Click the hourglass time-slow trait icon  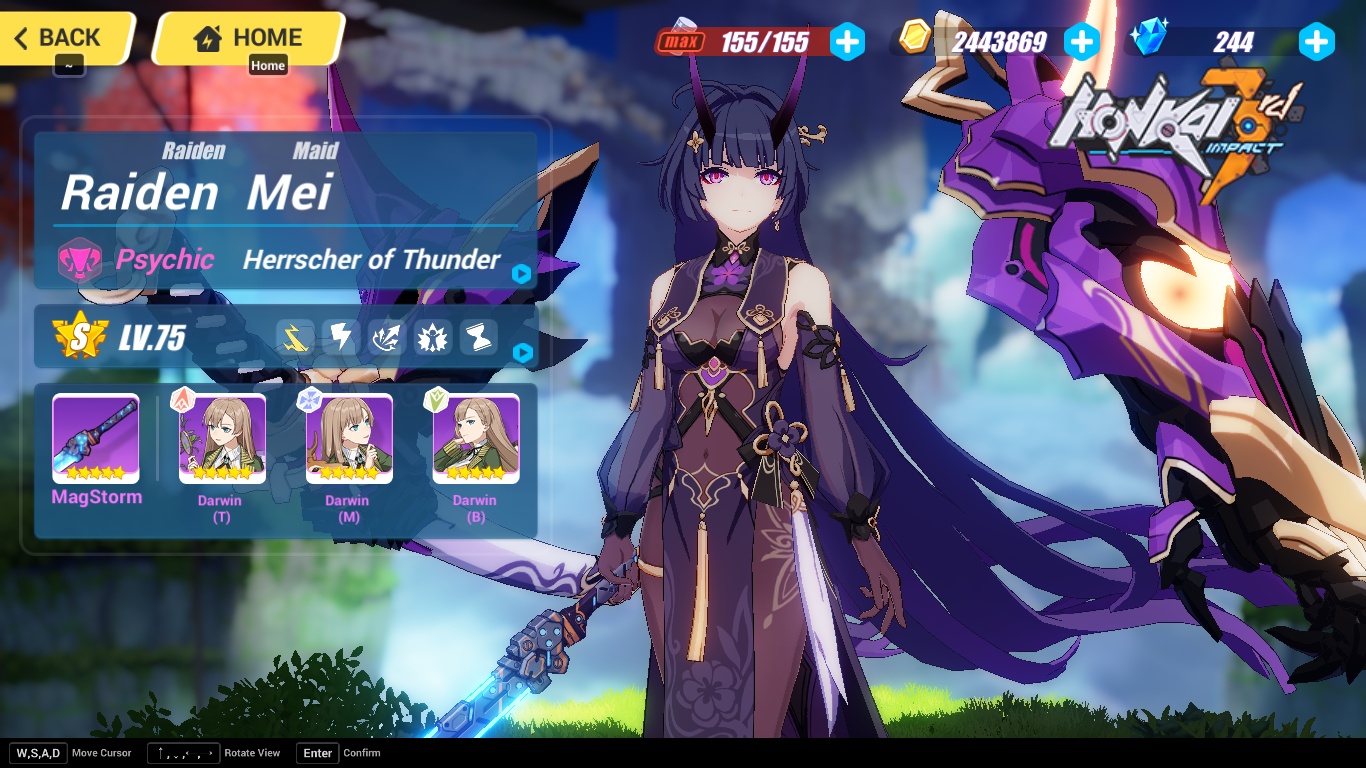coord(477,337)
